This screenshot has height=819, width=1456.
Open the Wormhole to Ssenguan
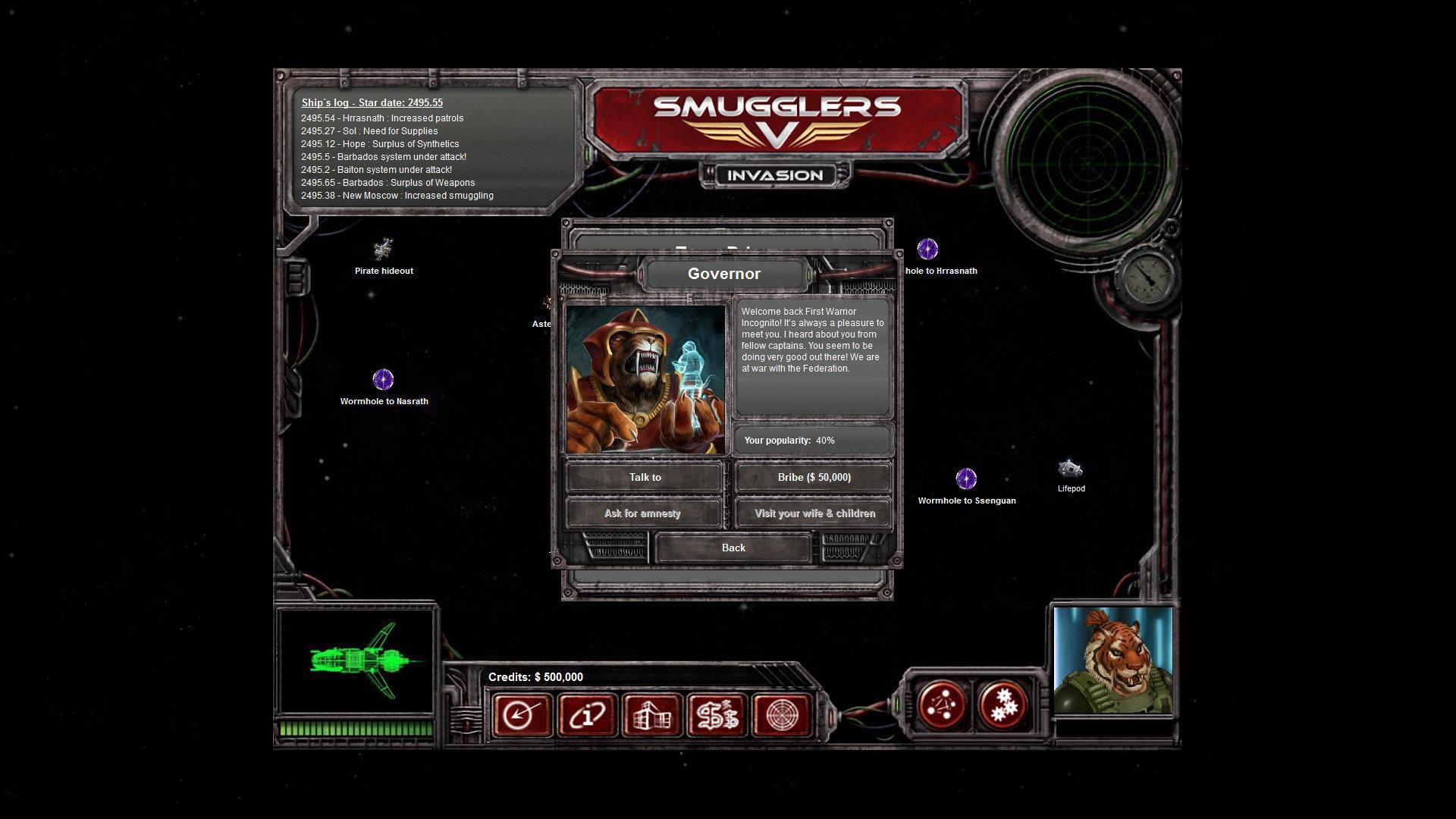pyautogui.click(x=966, y=479)
